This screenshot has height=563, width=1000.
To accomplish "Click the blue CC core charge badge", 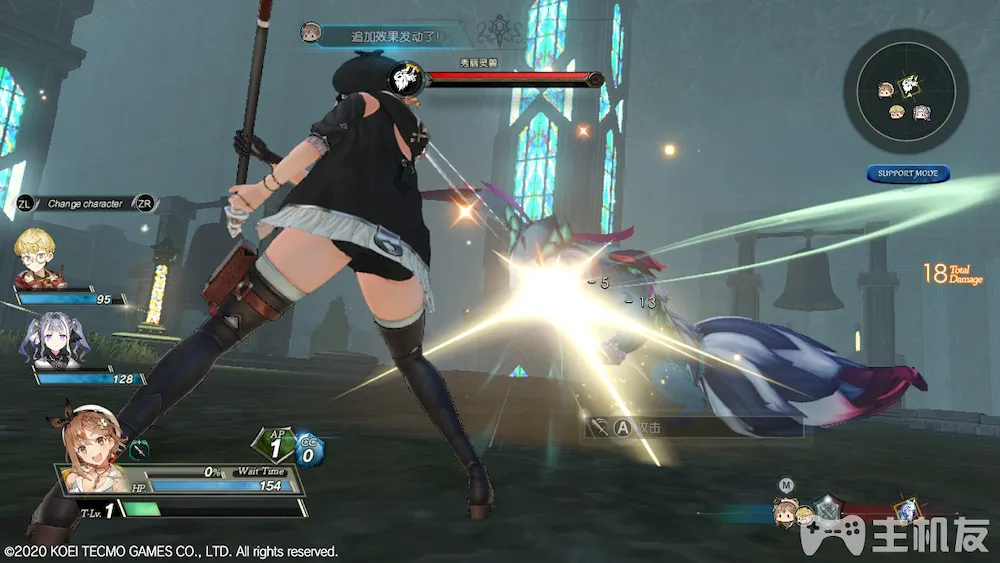I will coord(308,450).
